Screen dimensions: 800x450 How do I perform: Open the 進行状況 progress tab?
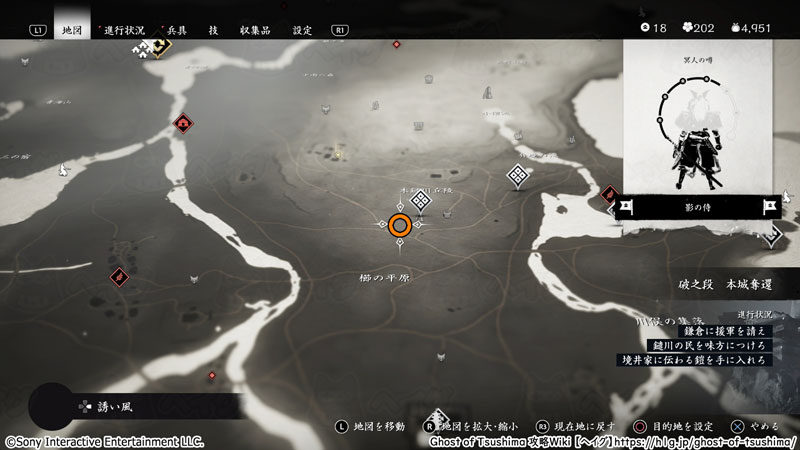coord(125,30)
